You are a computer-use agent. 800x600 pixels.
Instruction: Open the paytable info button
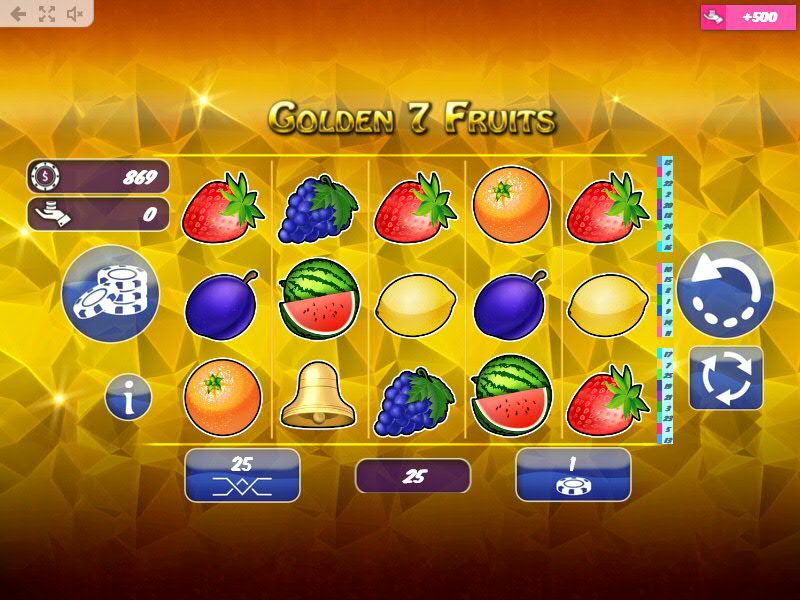coord(129,399)
